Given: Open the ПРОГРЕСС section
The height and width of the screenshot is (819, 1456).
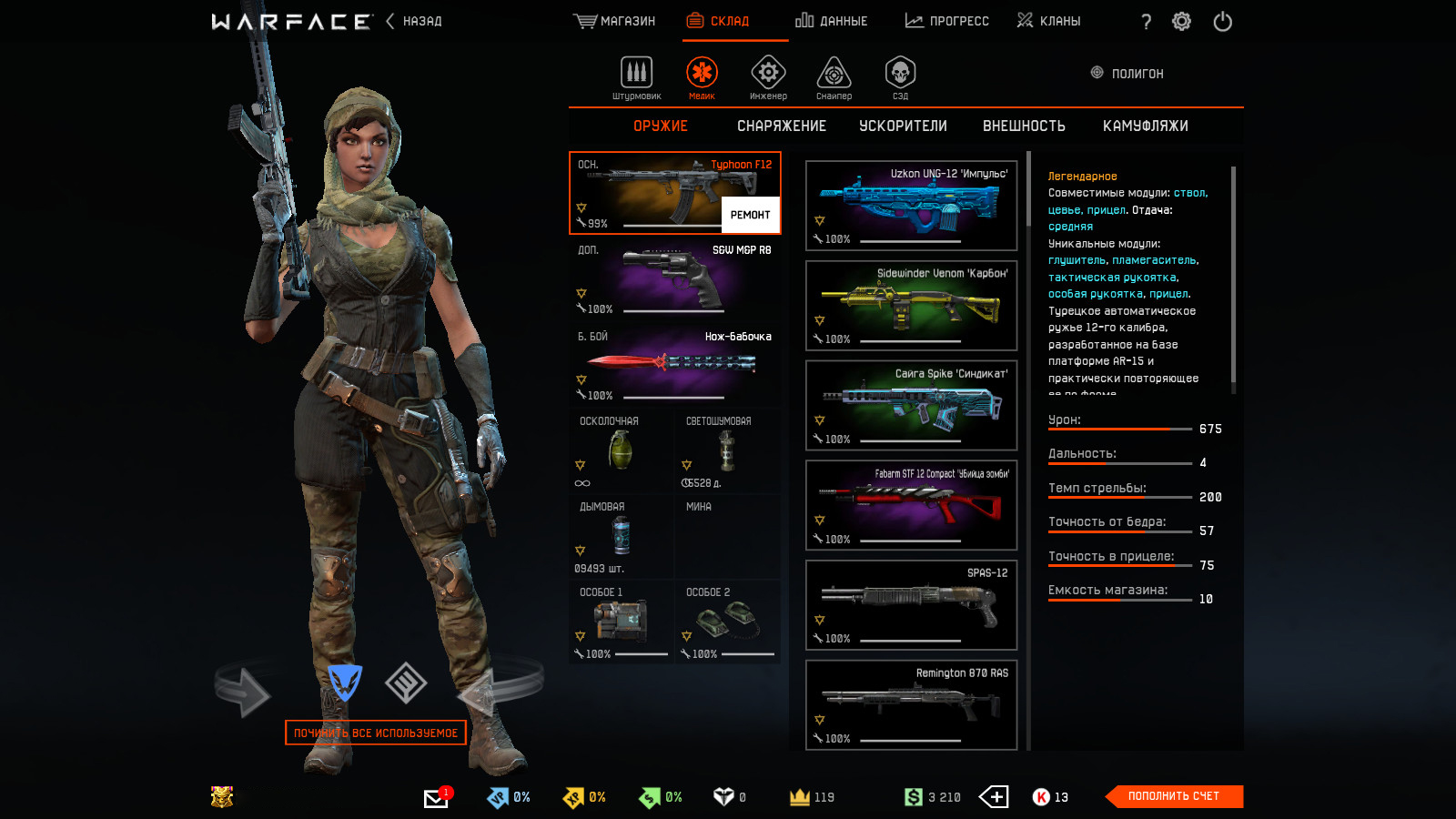Looking at the screenshot, I should (946, 21).
